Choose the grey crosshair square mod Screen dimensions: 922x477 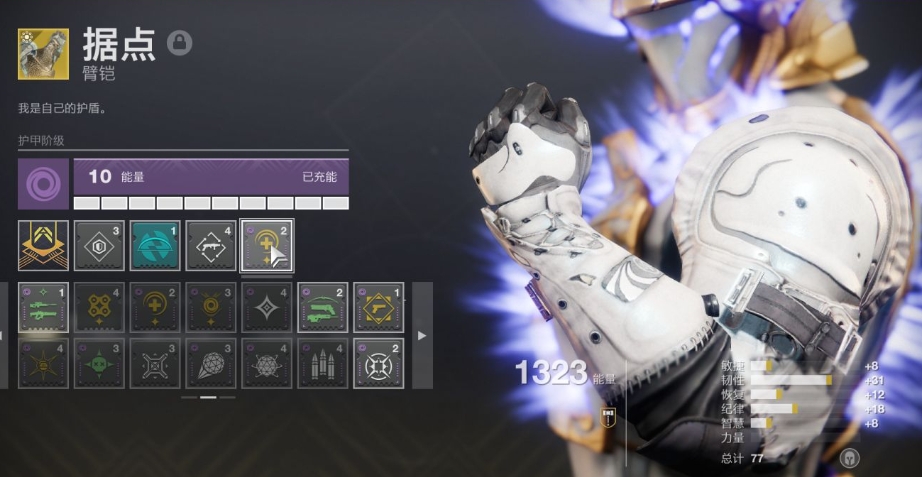pos(155,363)
